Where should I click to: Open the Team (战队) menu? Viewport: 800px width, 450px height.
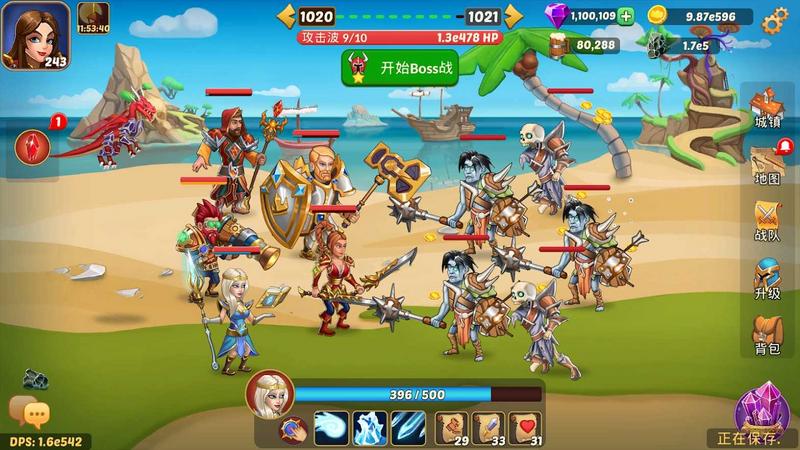[x=767, y=222]
